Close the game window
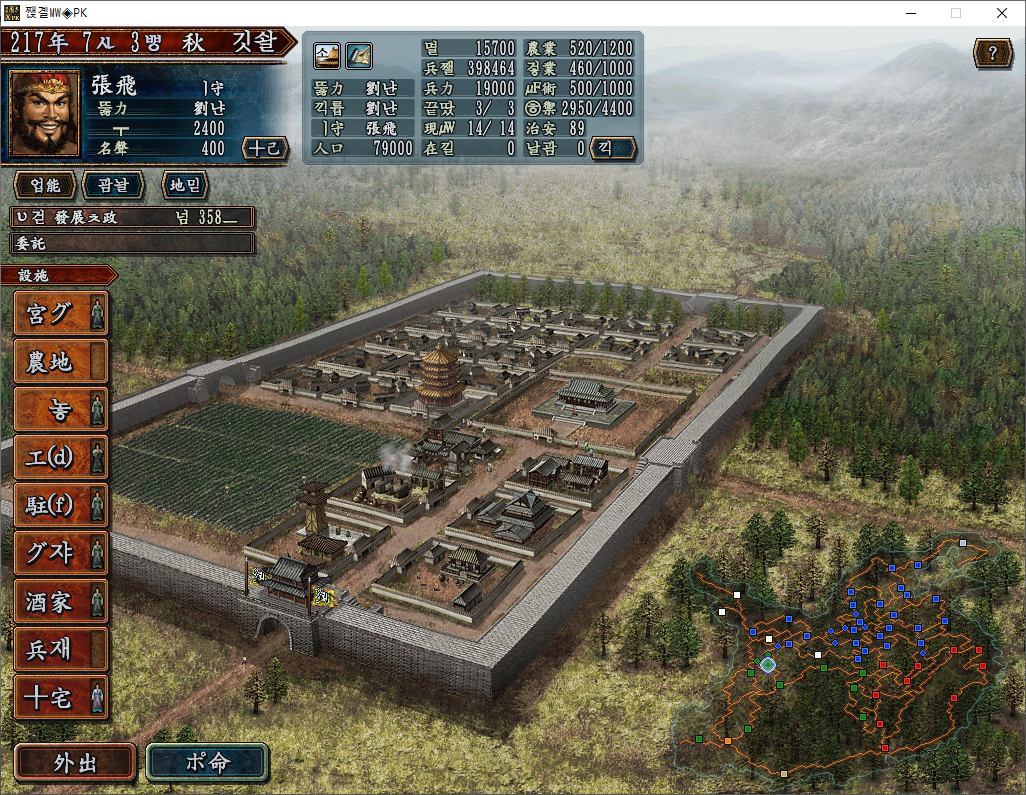Image resolution: width=1026 pixels, height=795 pixels. coord(1001,13)
